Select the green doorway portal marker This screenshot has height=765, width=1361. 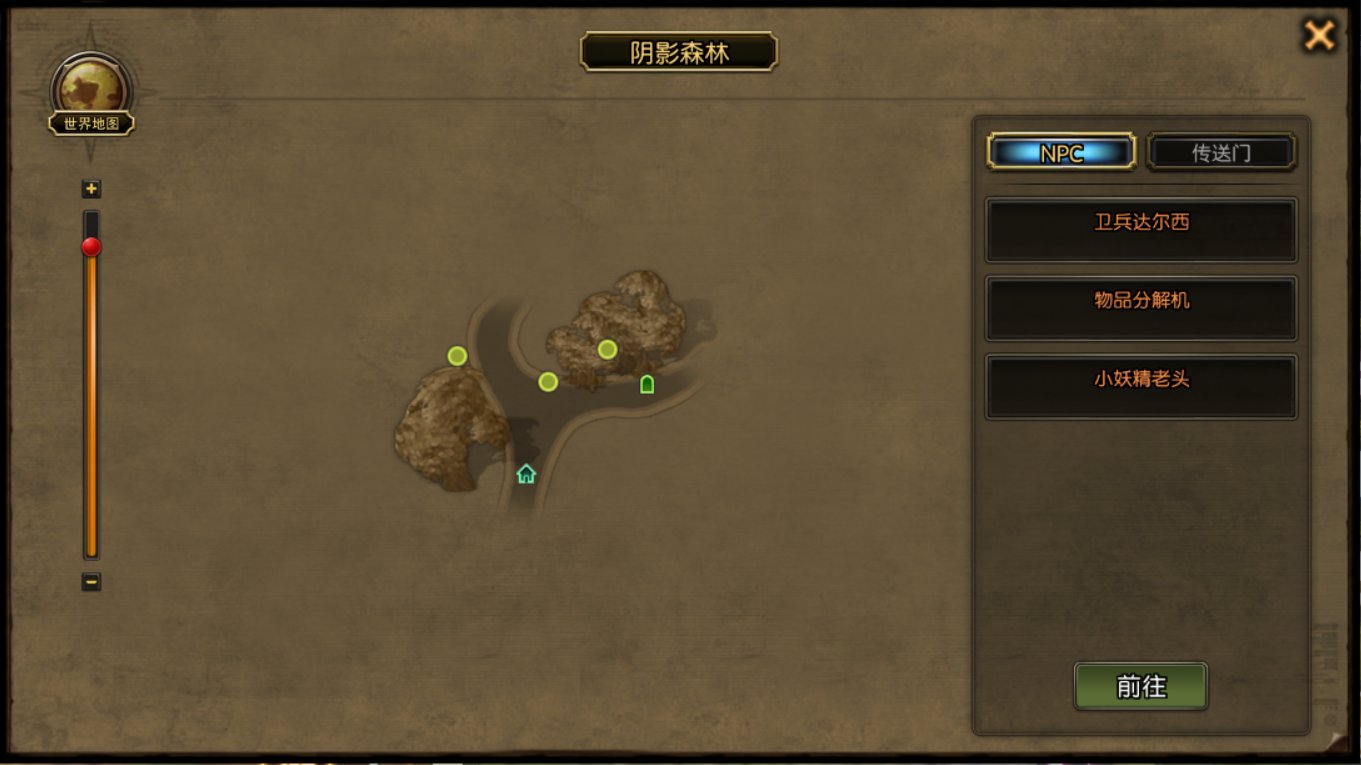pos(647,384)
